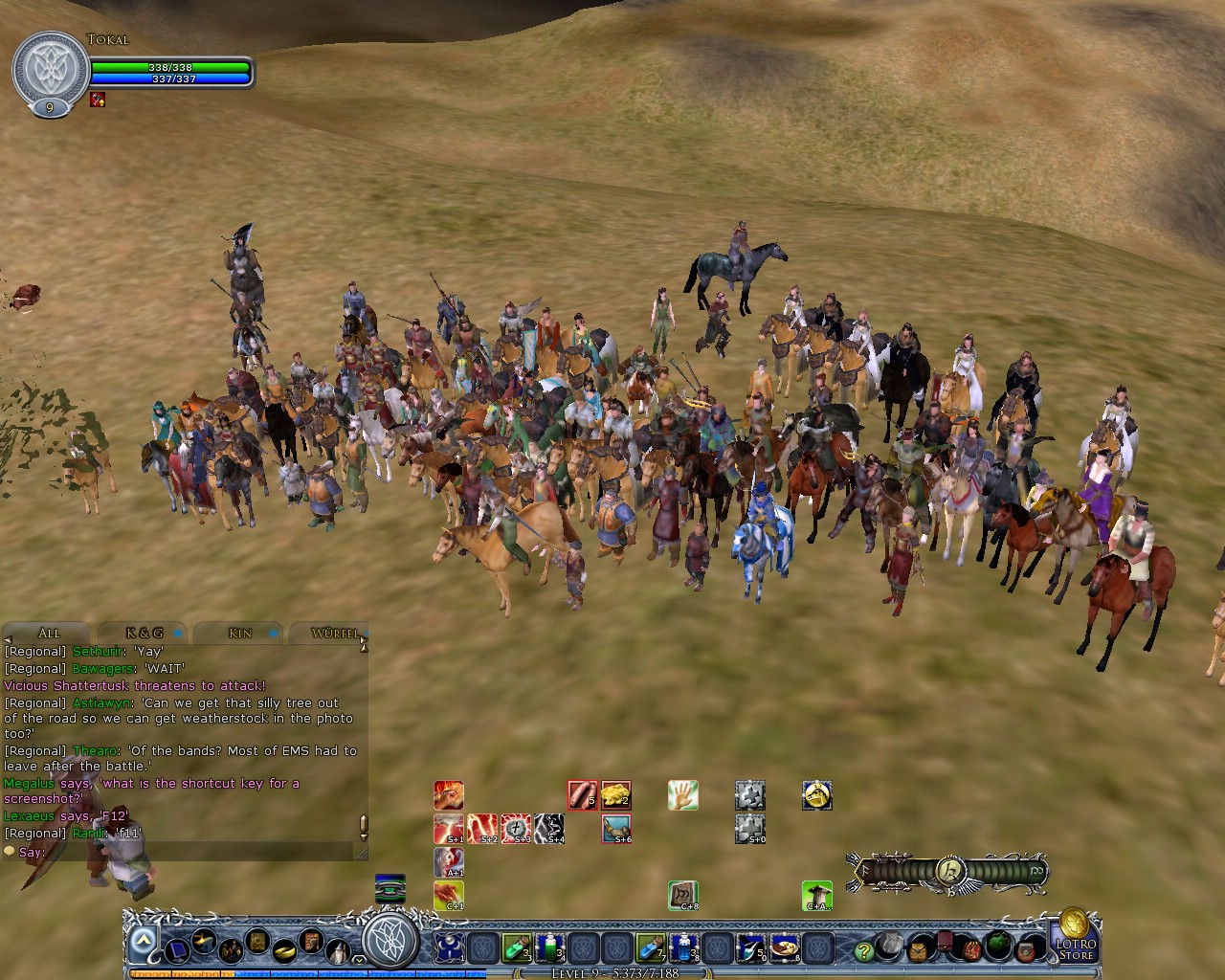The image size is (1225, 980).
Task: Use the sausage food quickslot showing 5
Action: [582, 795]
